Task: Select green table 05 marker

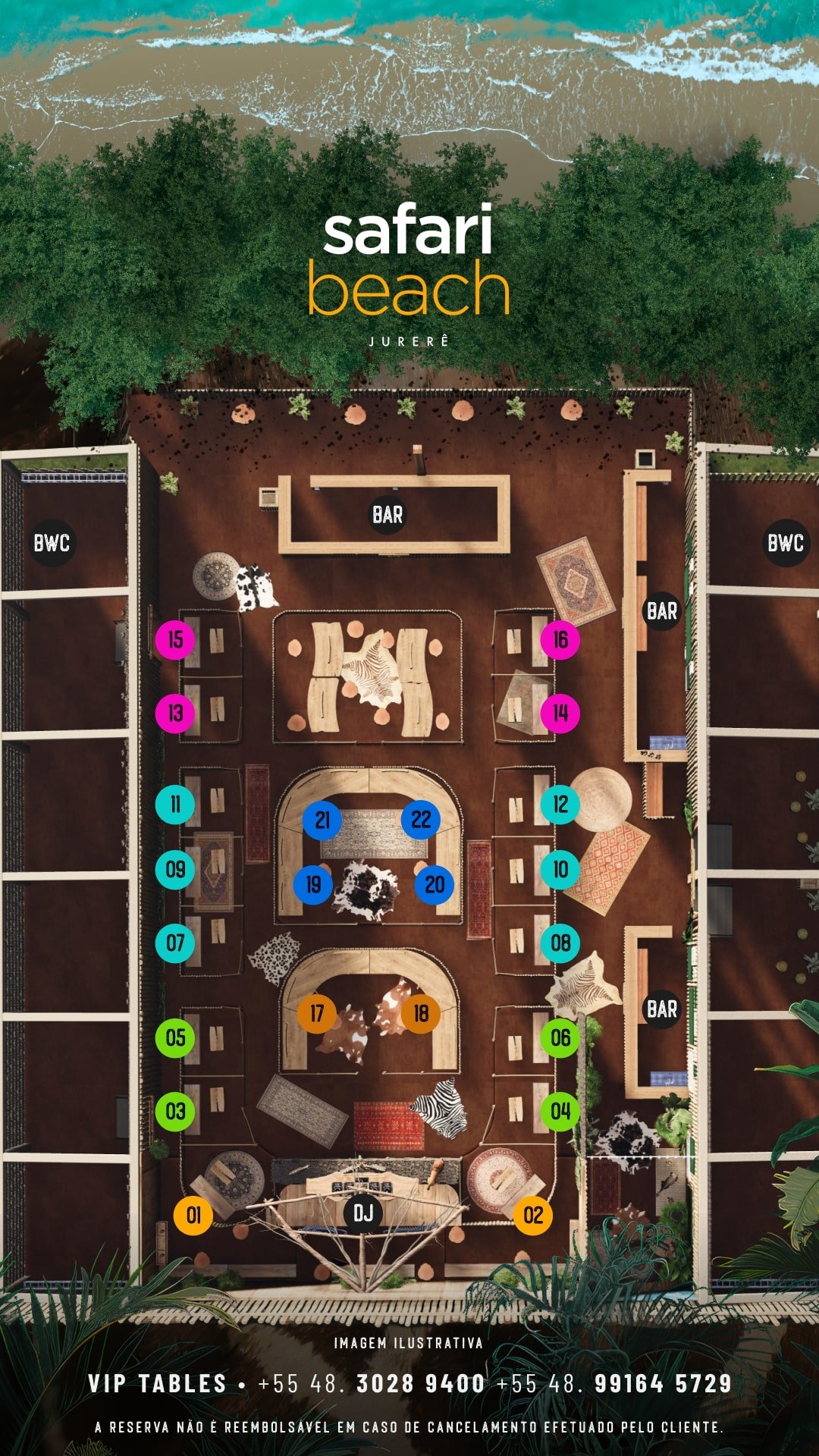Action: point(175,1038)
